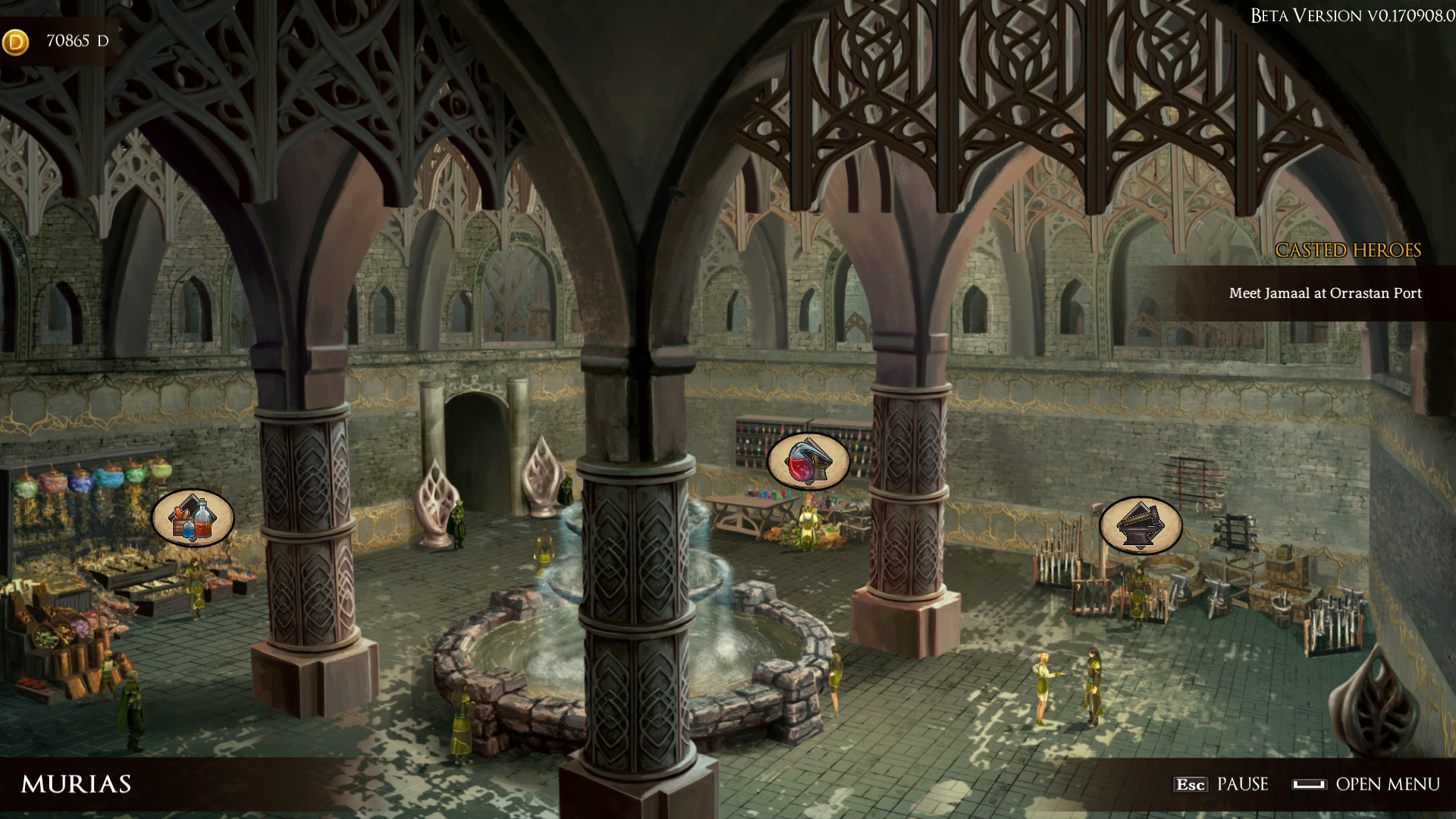
Task: Open the general goods shop icon
Action: tap(193, 519)
